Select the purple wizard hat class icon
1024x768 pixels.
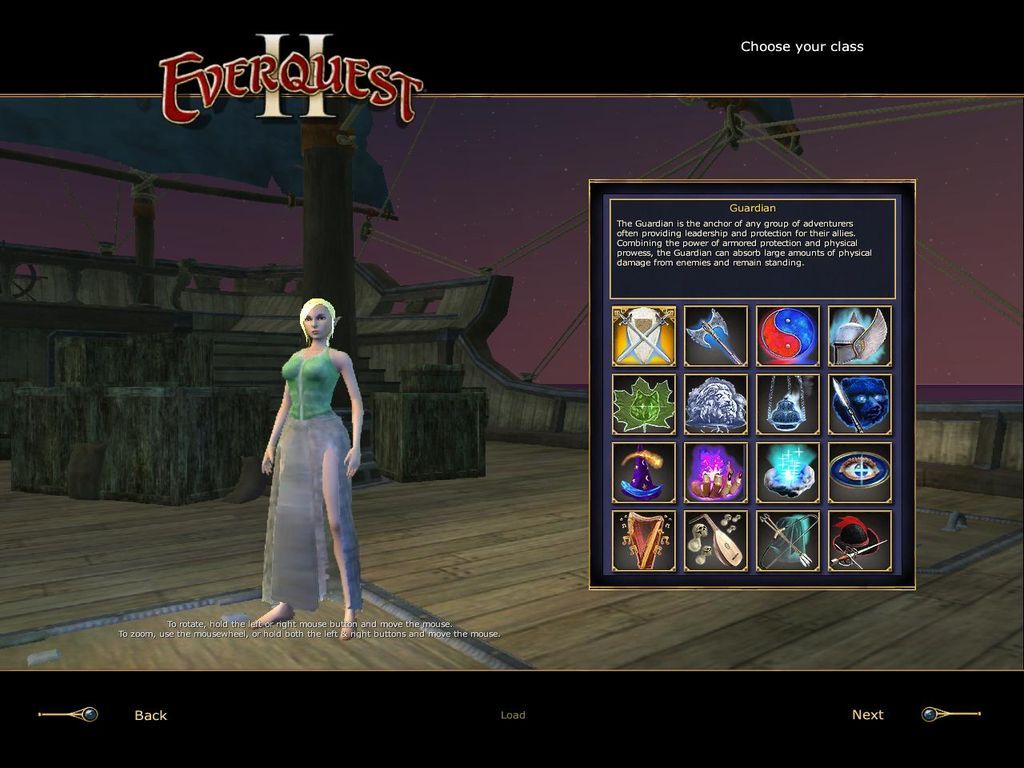644,473
